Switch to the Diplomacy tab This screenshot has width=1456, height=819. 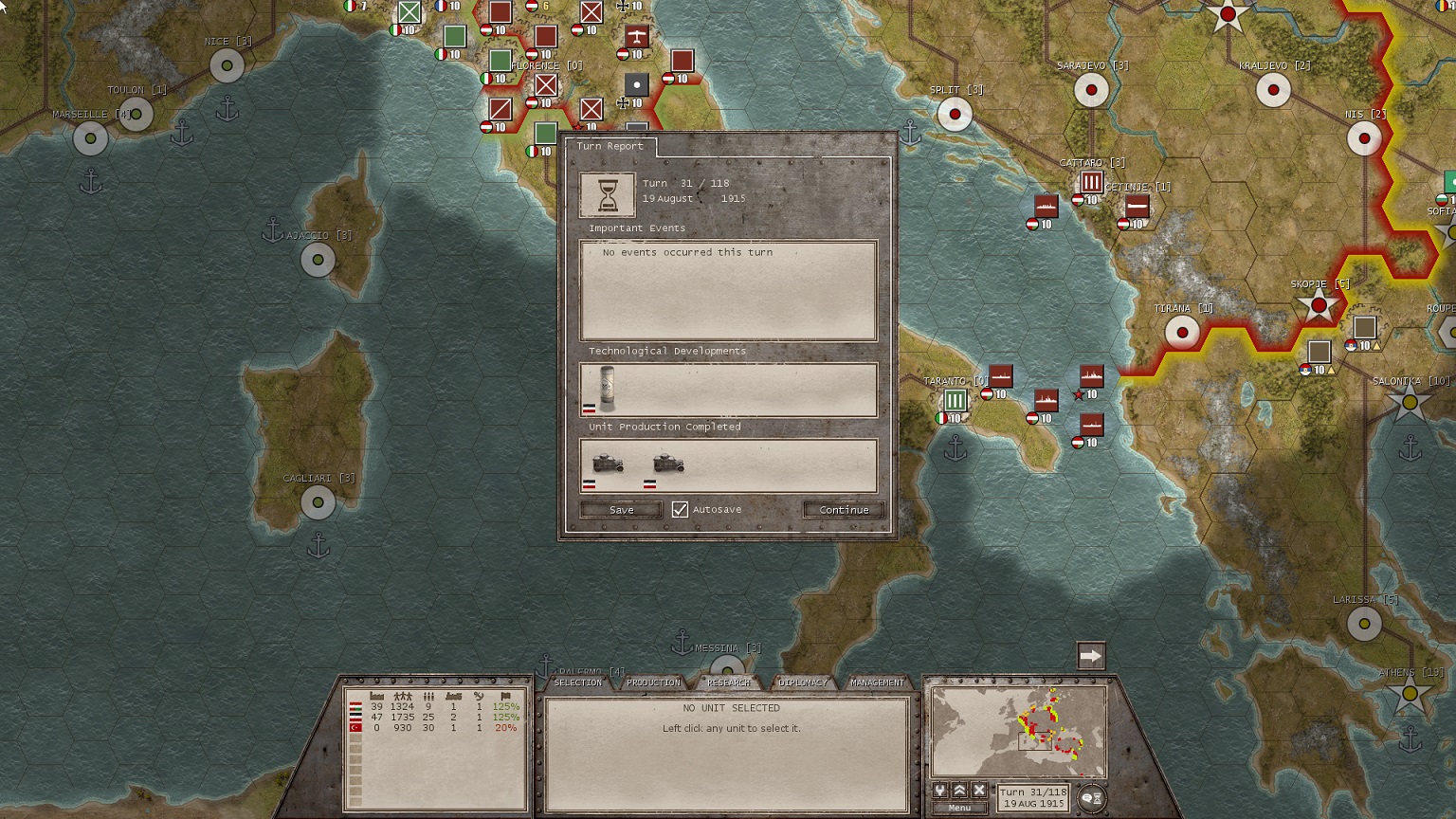(803, 682)
